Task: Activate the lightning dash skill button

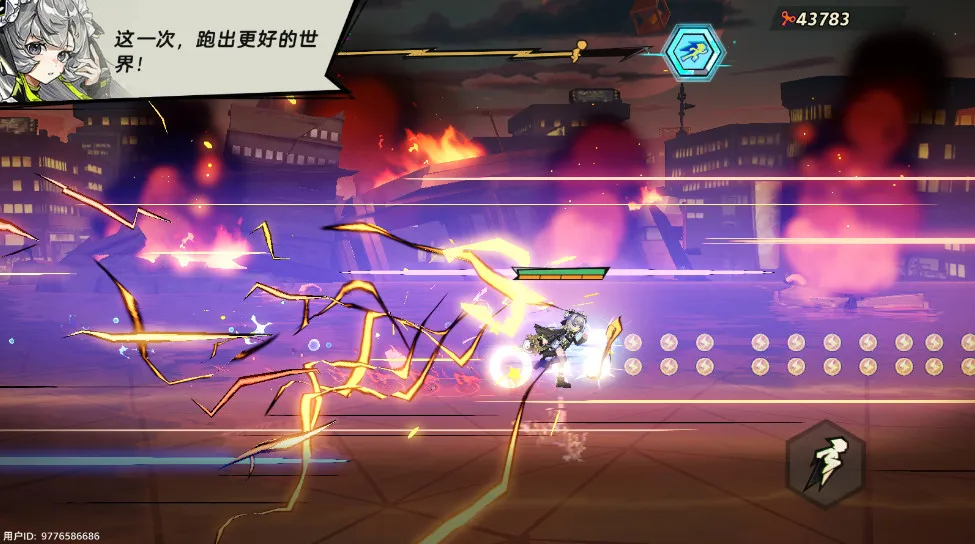Action: point(825,465)
